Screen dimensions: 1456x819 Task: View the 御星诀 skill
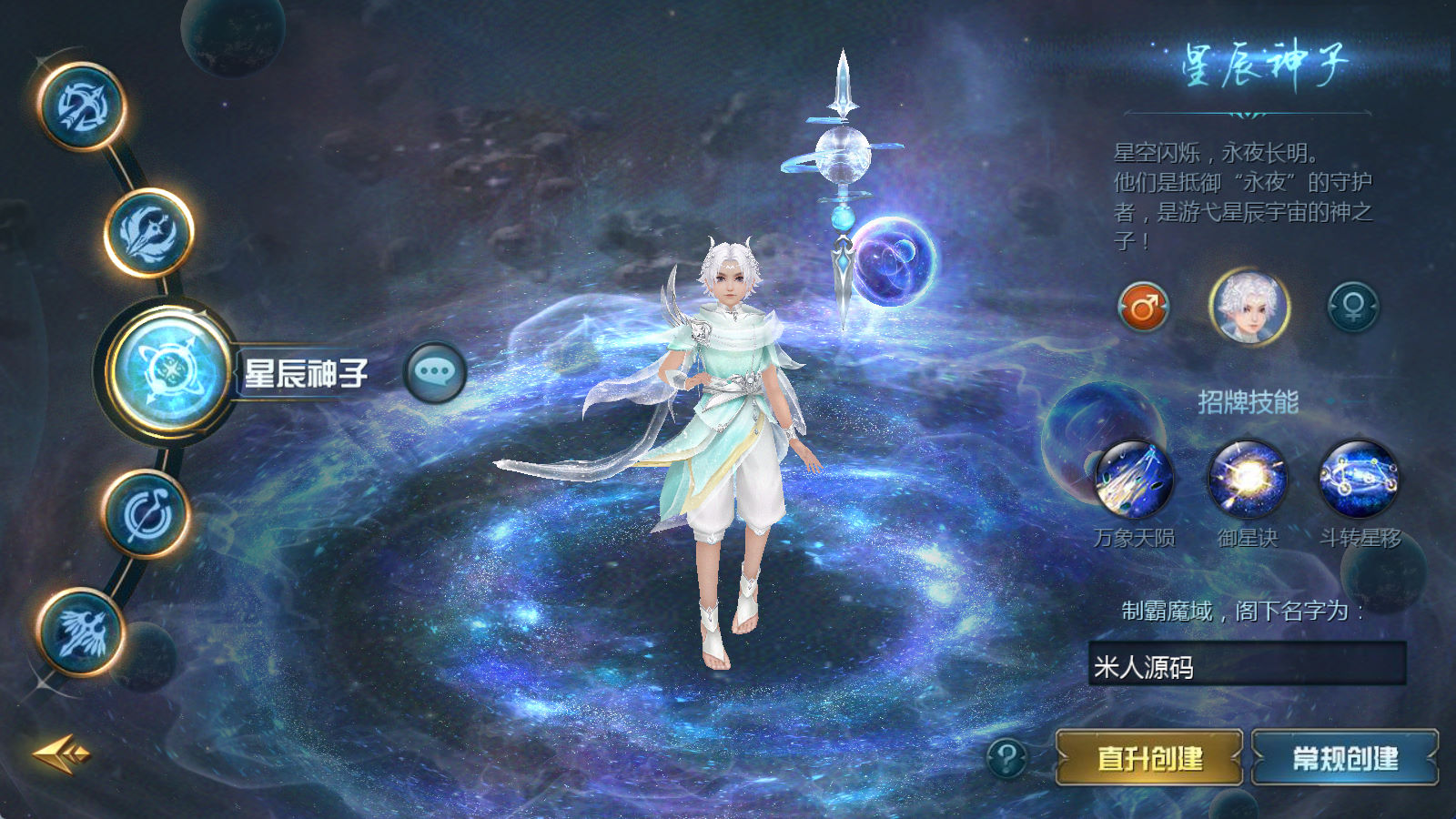click(x=1248, y=480)
